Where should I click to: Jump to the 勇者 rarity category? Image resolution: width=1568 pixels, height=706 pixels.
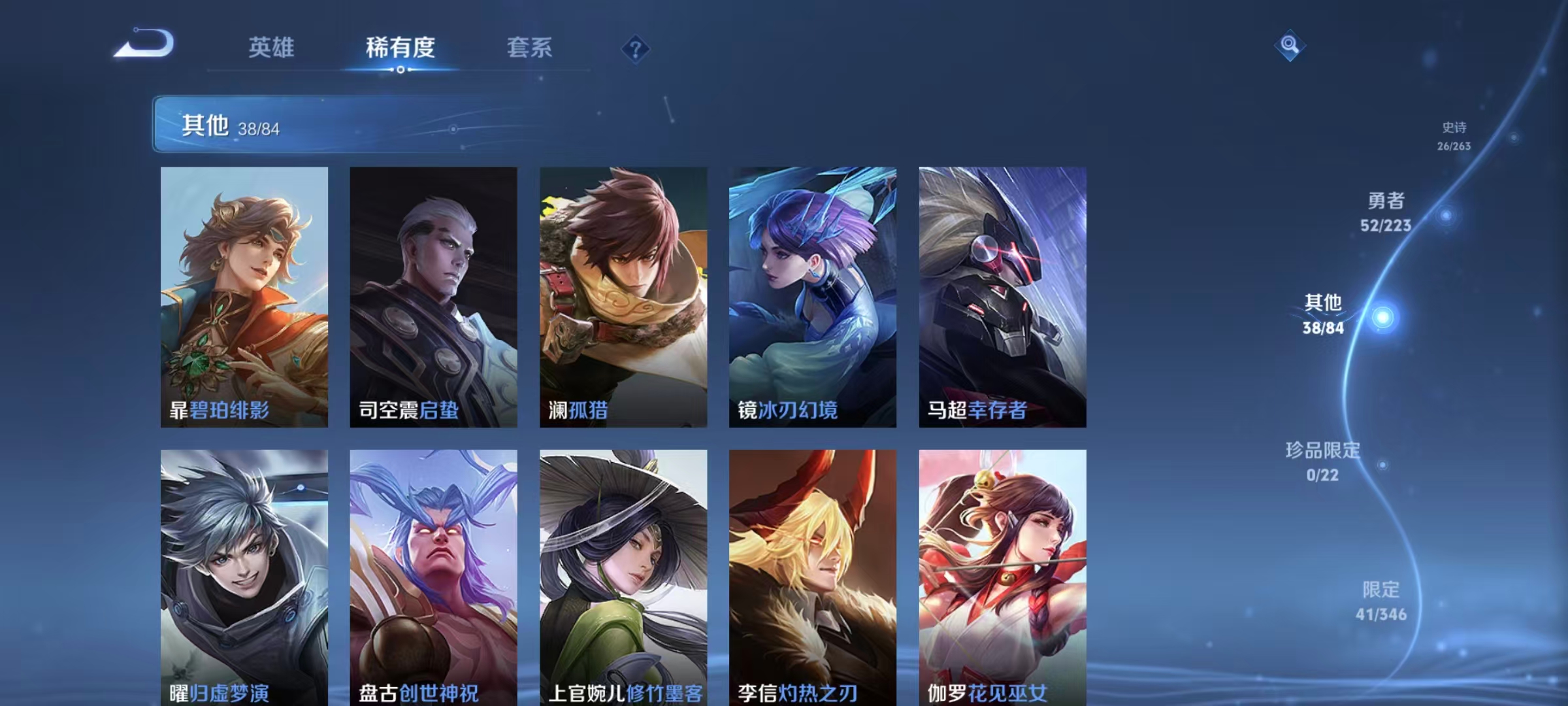(1386, 212)
